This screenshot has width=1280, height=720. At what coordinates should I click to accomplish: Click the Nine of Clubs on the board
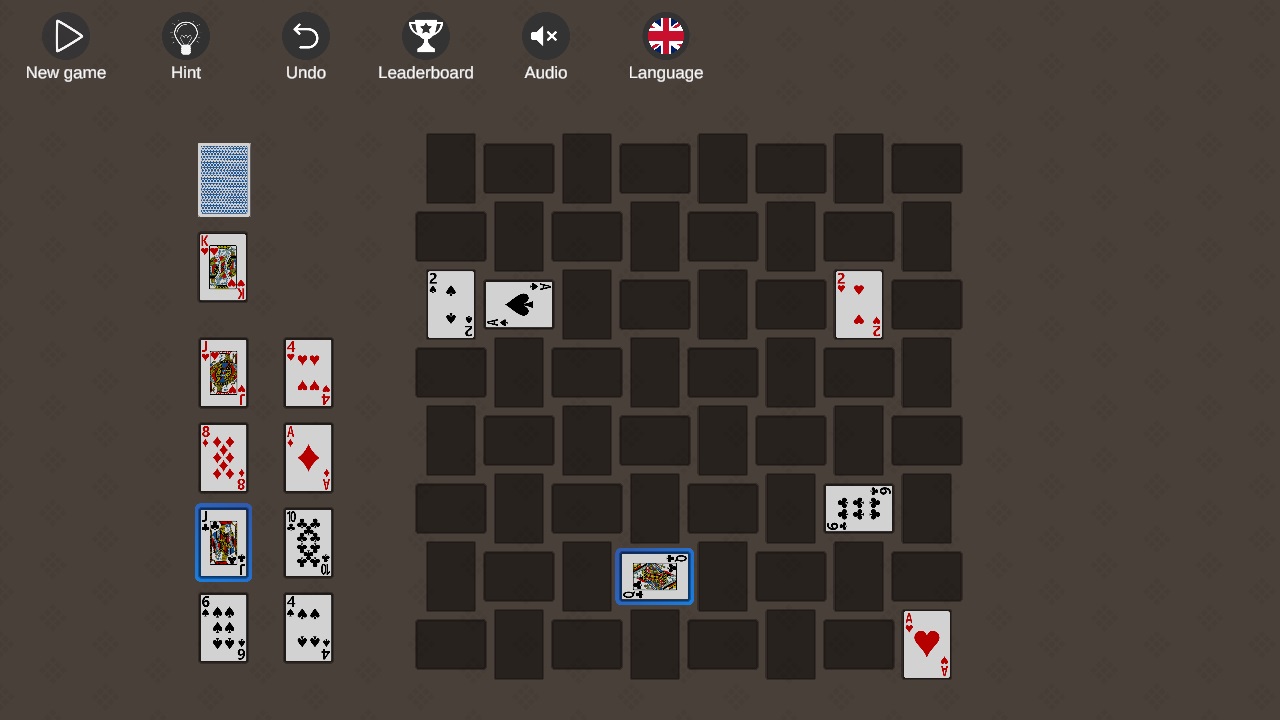pos(858,508)
